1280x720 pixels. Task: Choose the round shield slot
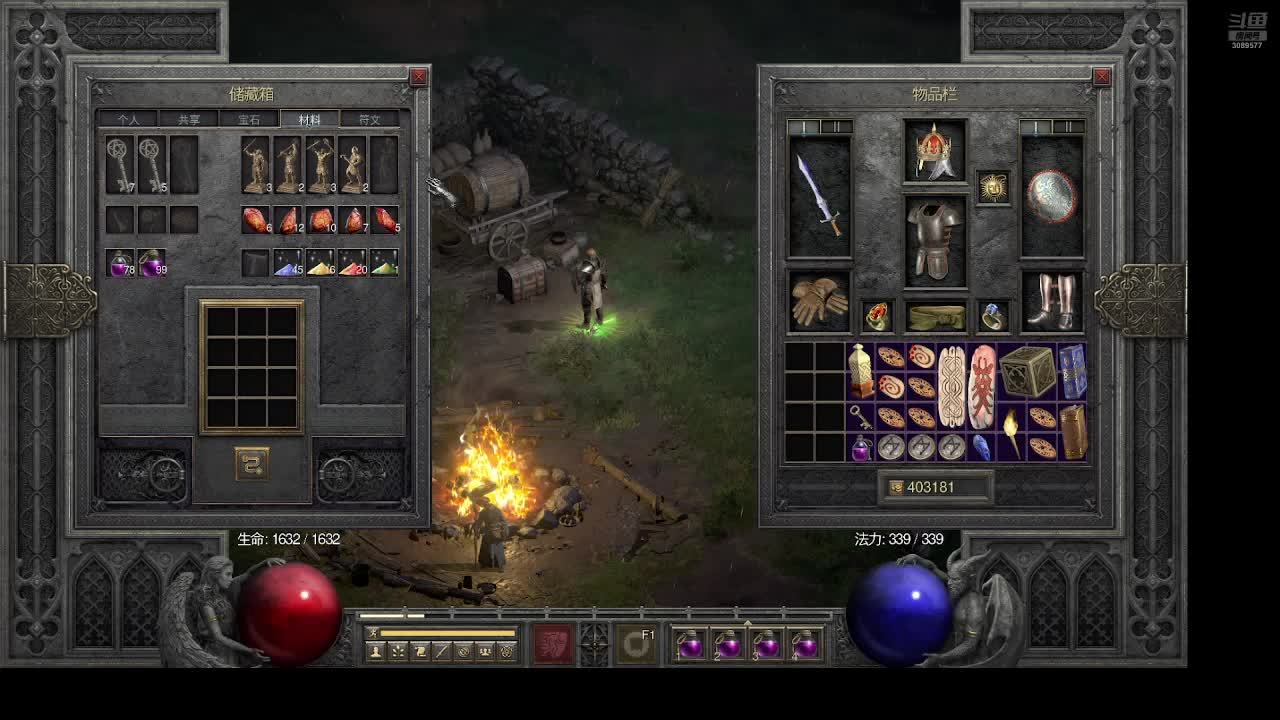tap(1052, 196)
